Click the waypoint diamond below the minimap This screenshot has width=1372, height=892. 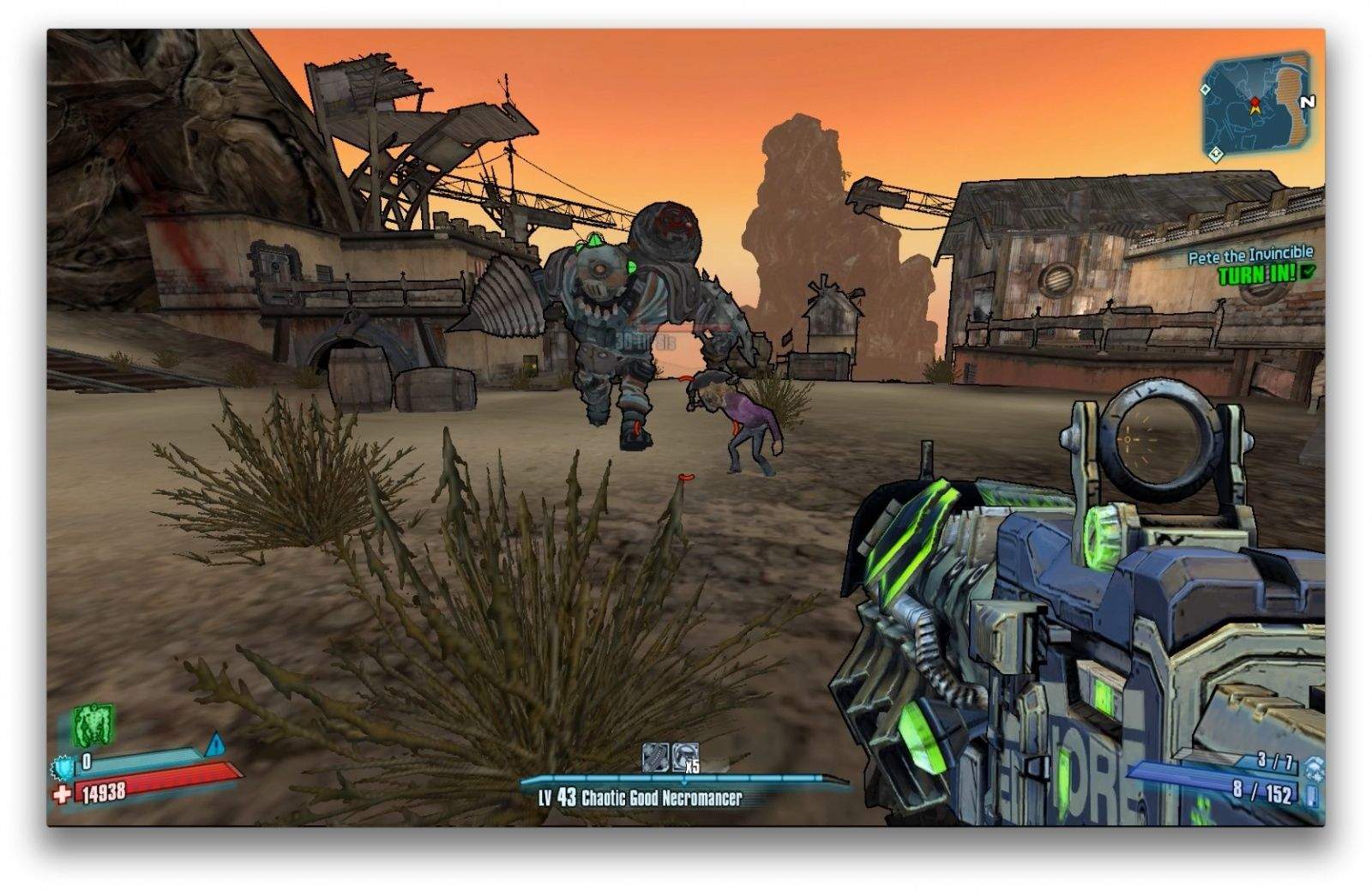(1214, 154)
